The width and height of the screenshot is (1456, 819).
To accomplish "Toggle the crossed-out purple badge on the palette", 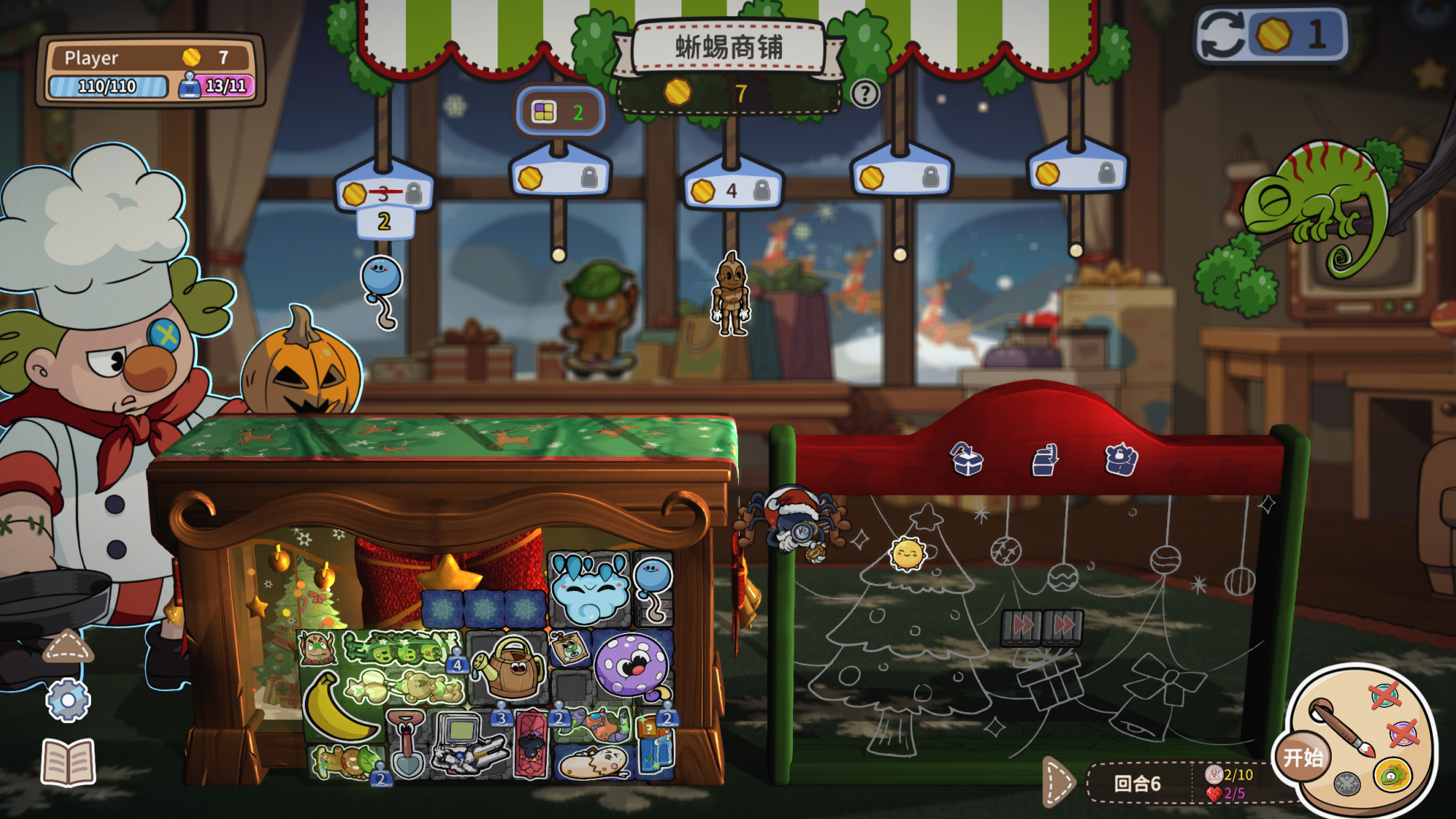I will (x=1403, y=734).
